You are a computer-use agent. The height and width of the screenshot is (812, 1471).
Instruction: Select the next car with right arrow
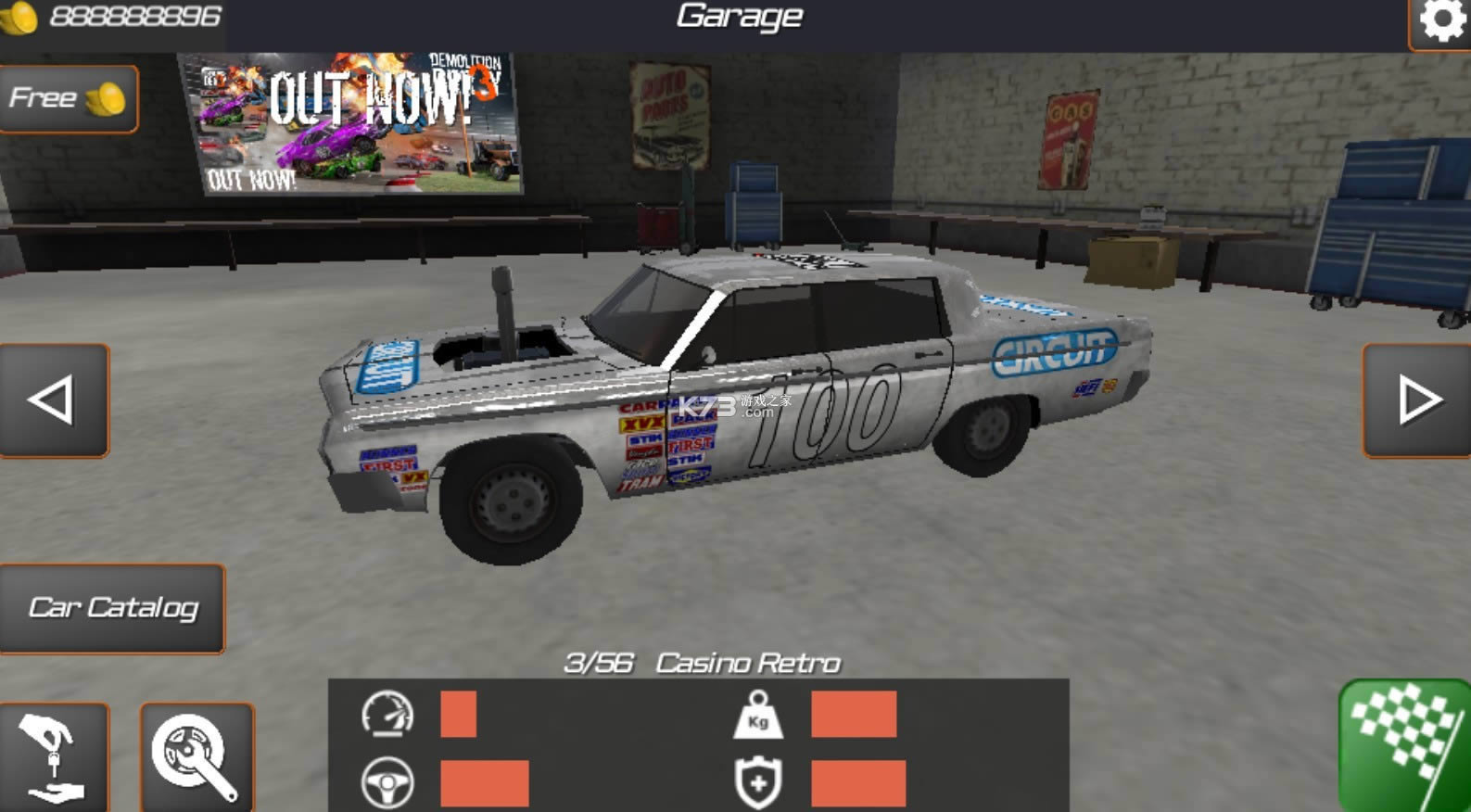[x=1415, y=399]
